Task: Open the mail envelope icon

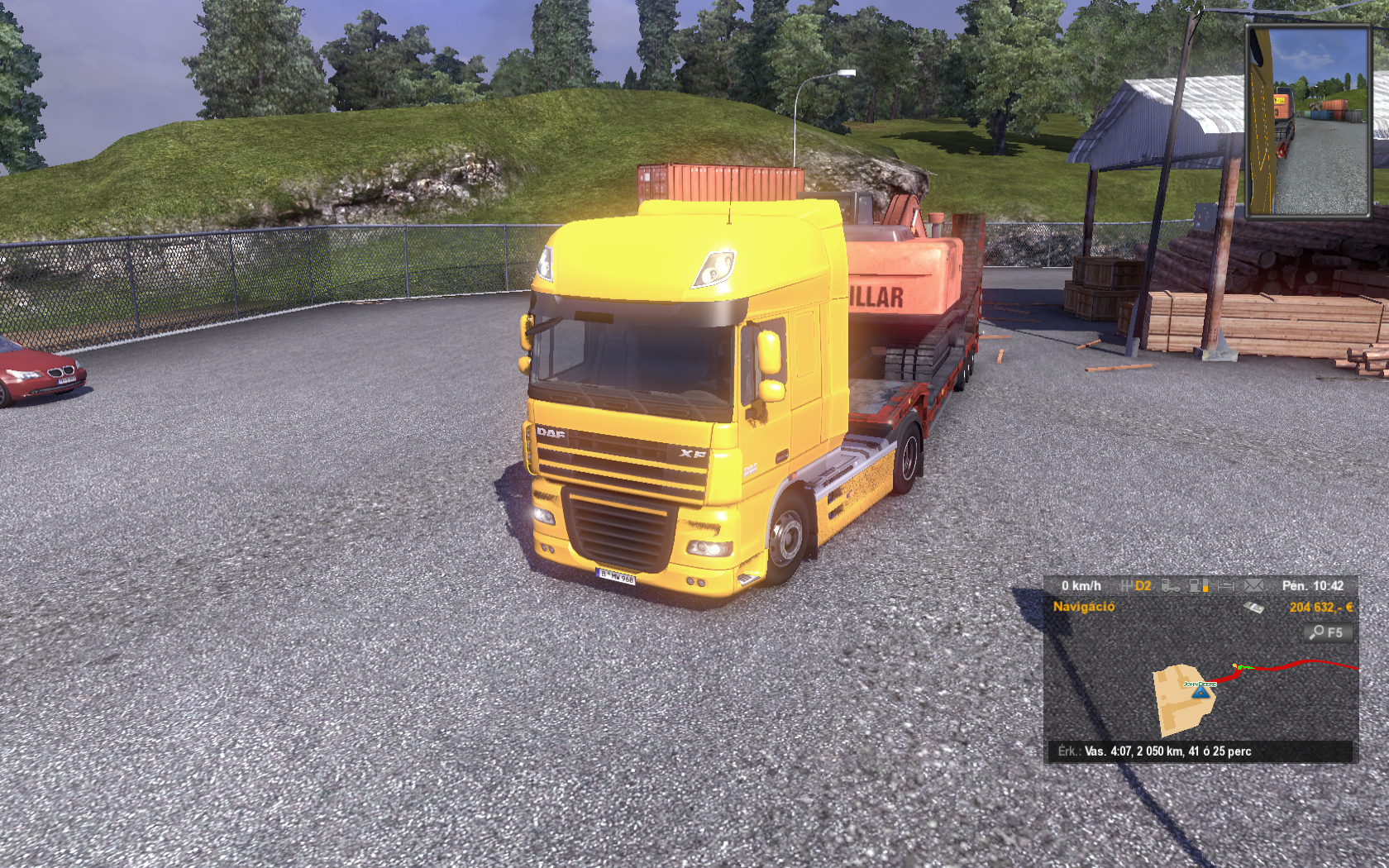Action: (x=1253, y=585)
